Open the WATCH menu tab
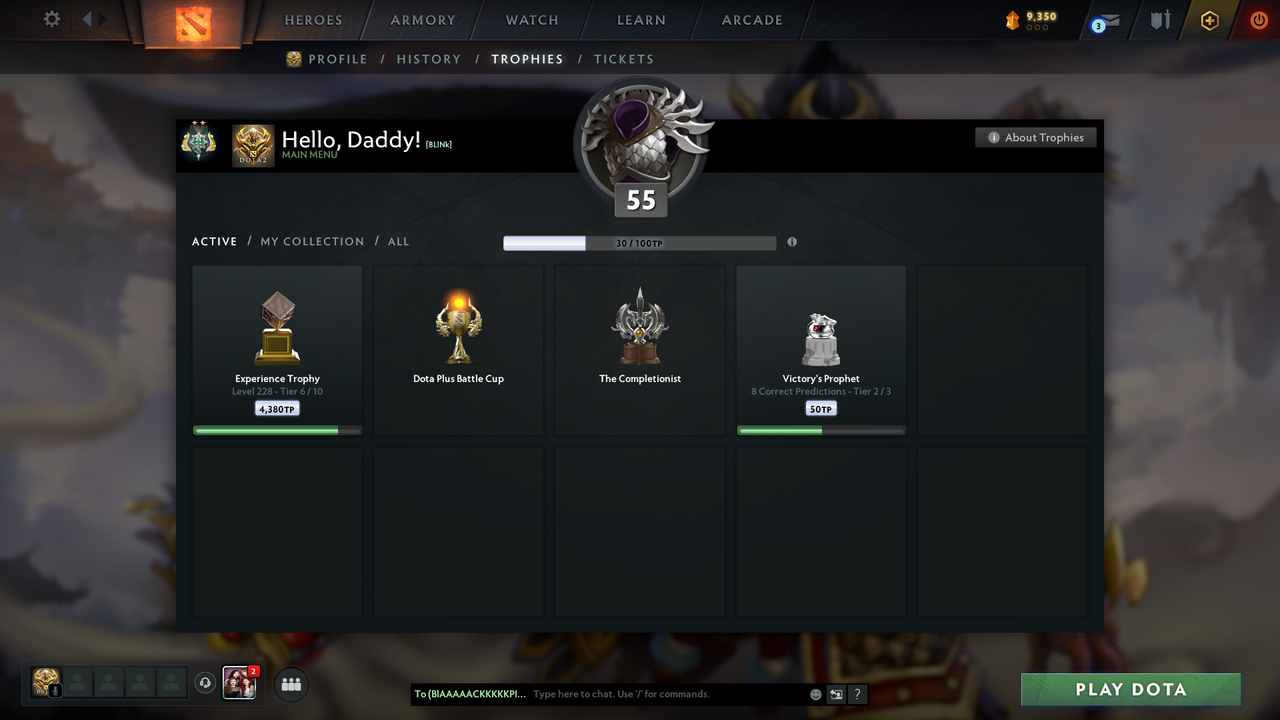This screenshot has width=1280, height=720. pos(531,20)
